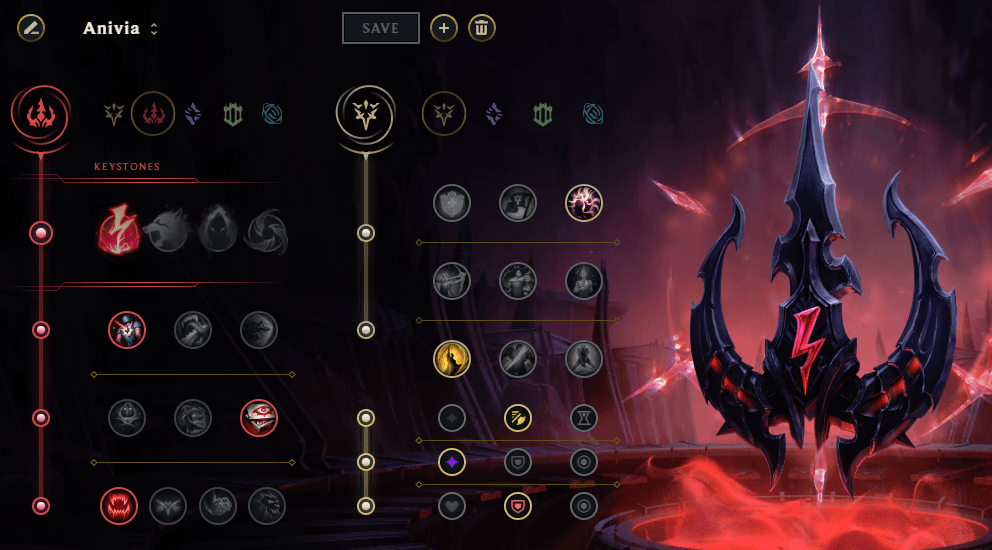The width and height of the screenshot is (992, 550).
Task: Choose the Overheal shield rune
Action: click(451, 203)
